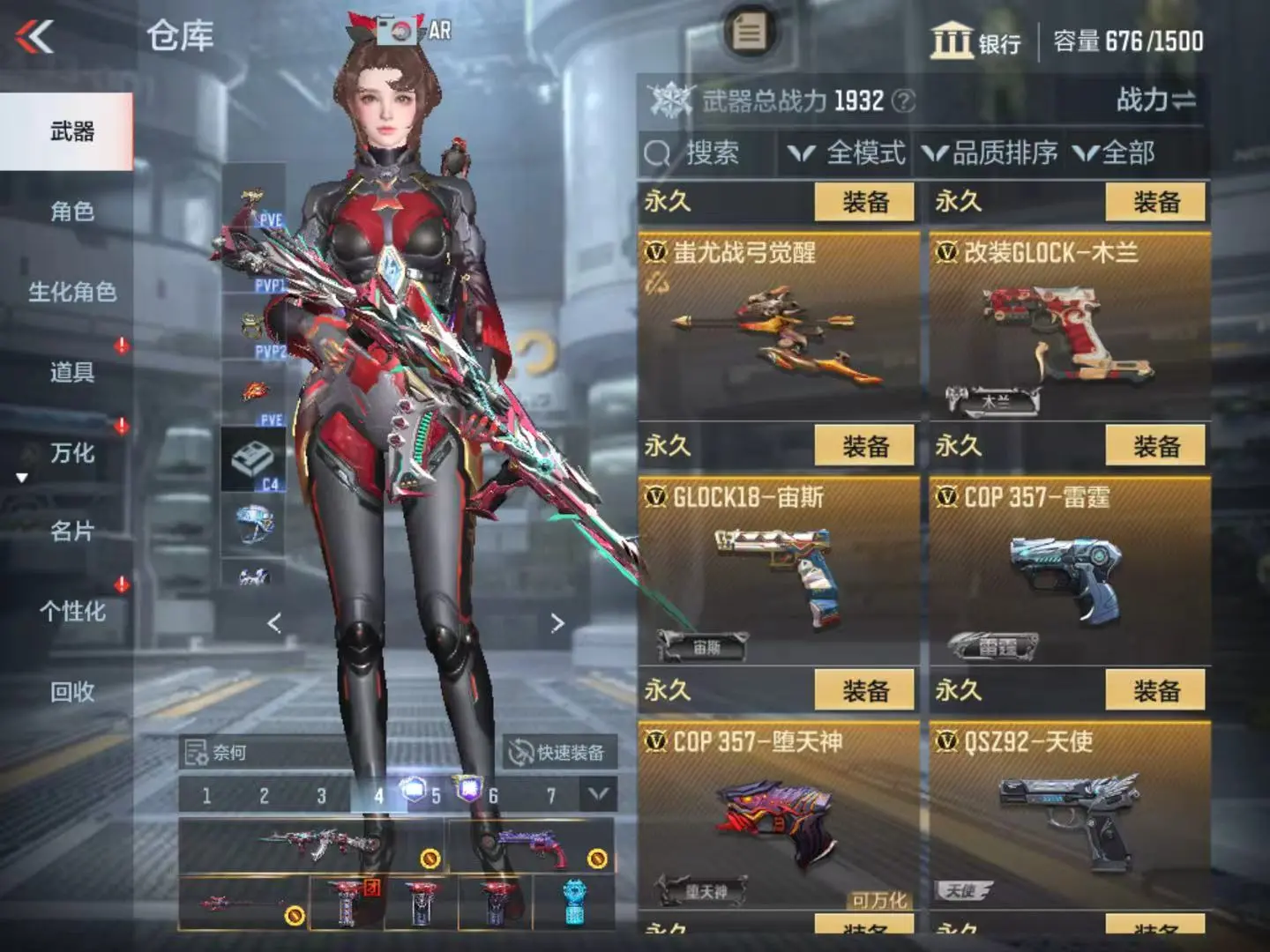Switch to the 武器 tab
1270x952 pixels.
point(71,132)
